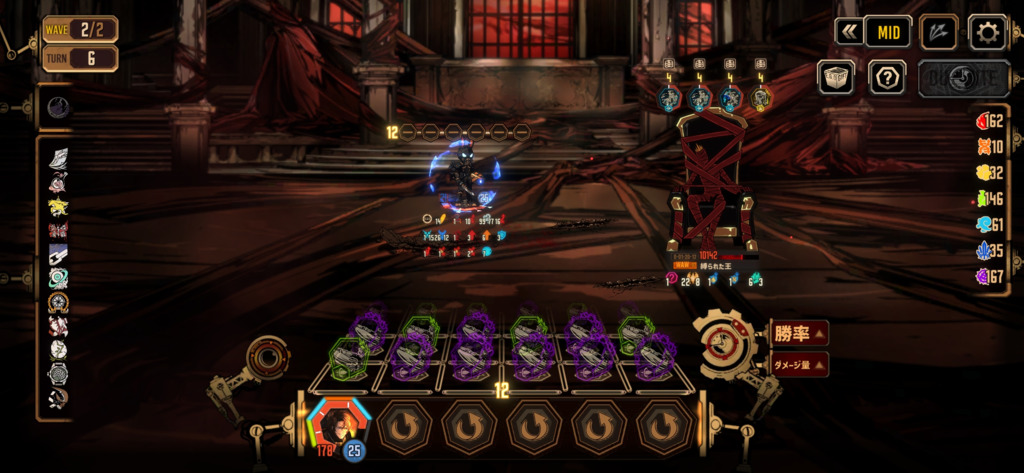Toggle the crossed-arrows targeting button

point(938,32)
